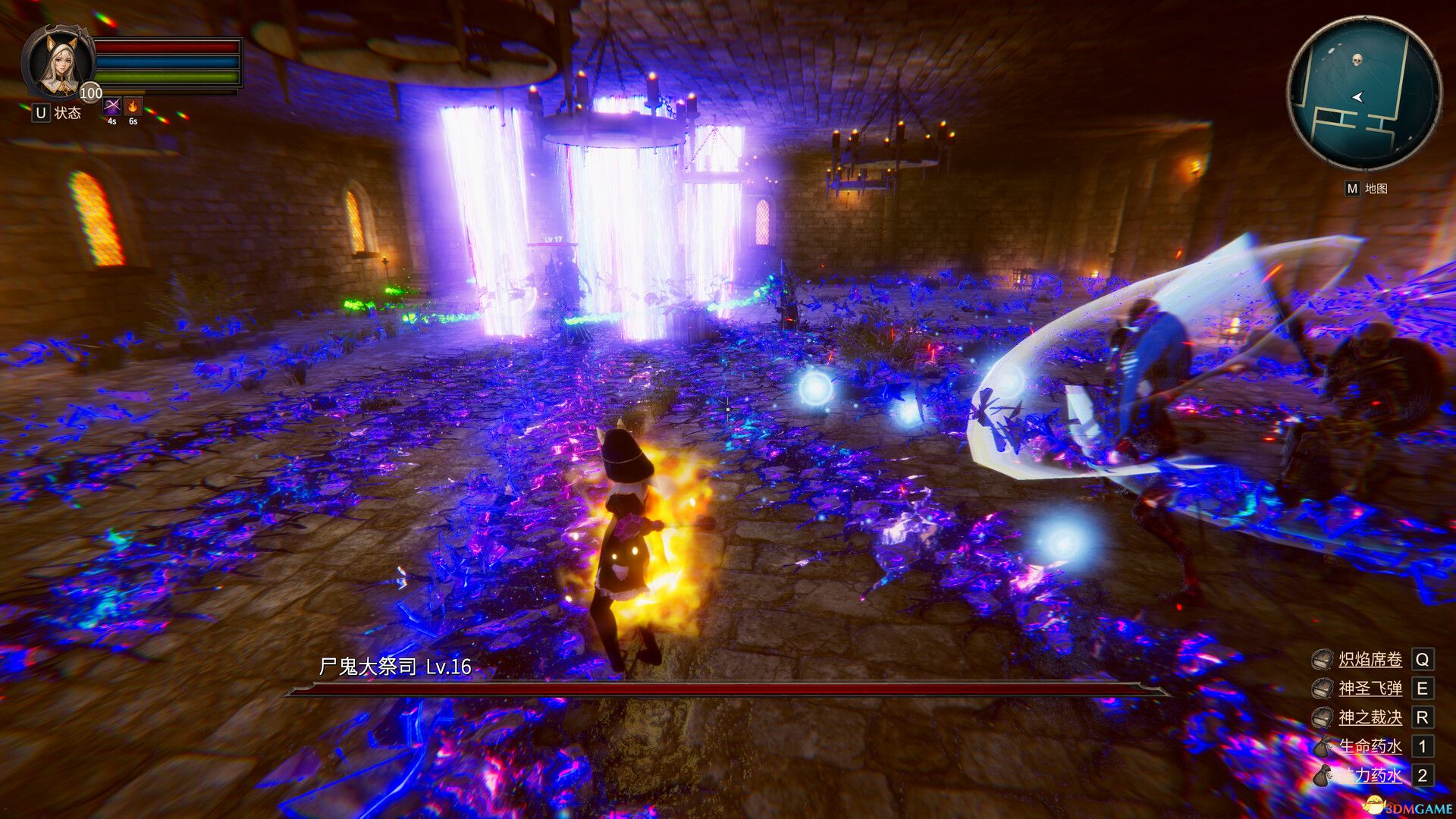Select the 尸鬼大祭司 Lv.16 name label
The width and height of the screenshot is (1456, 819).
(394, 667)
